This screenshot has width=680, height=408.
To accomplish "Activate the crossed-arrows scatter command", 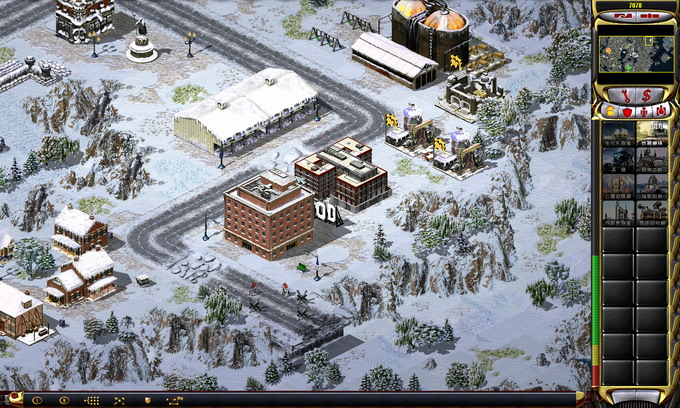I will [x=119, y=401].
